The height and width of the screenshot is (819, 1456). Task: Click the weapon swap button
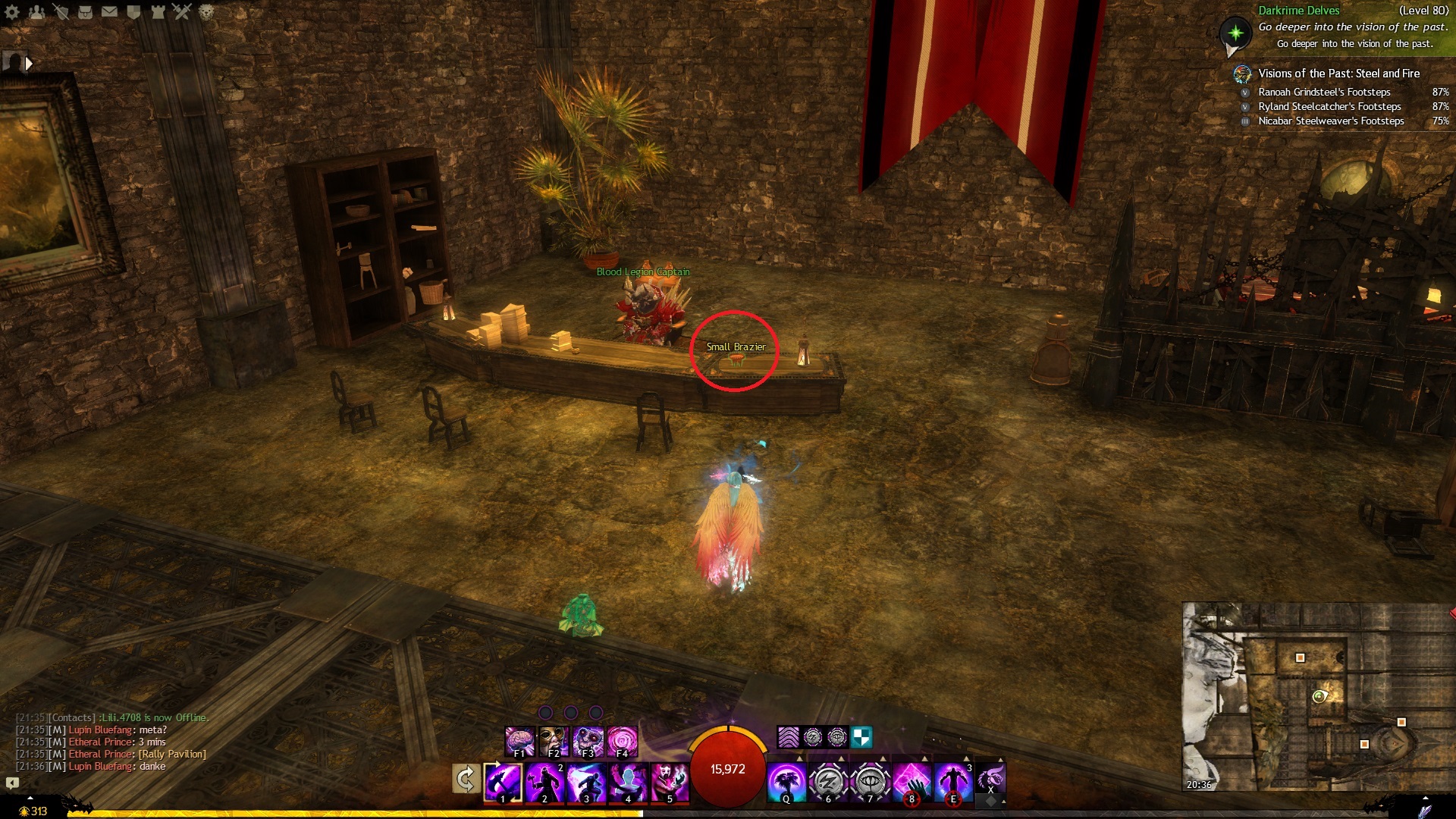(x=466, y=779)
